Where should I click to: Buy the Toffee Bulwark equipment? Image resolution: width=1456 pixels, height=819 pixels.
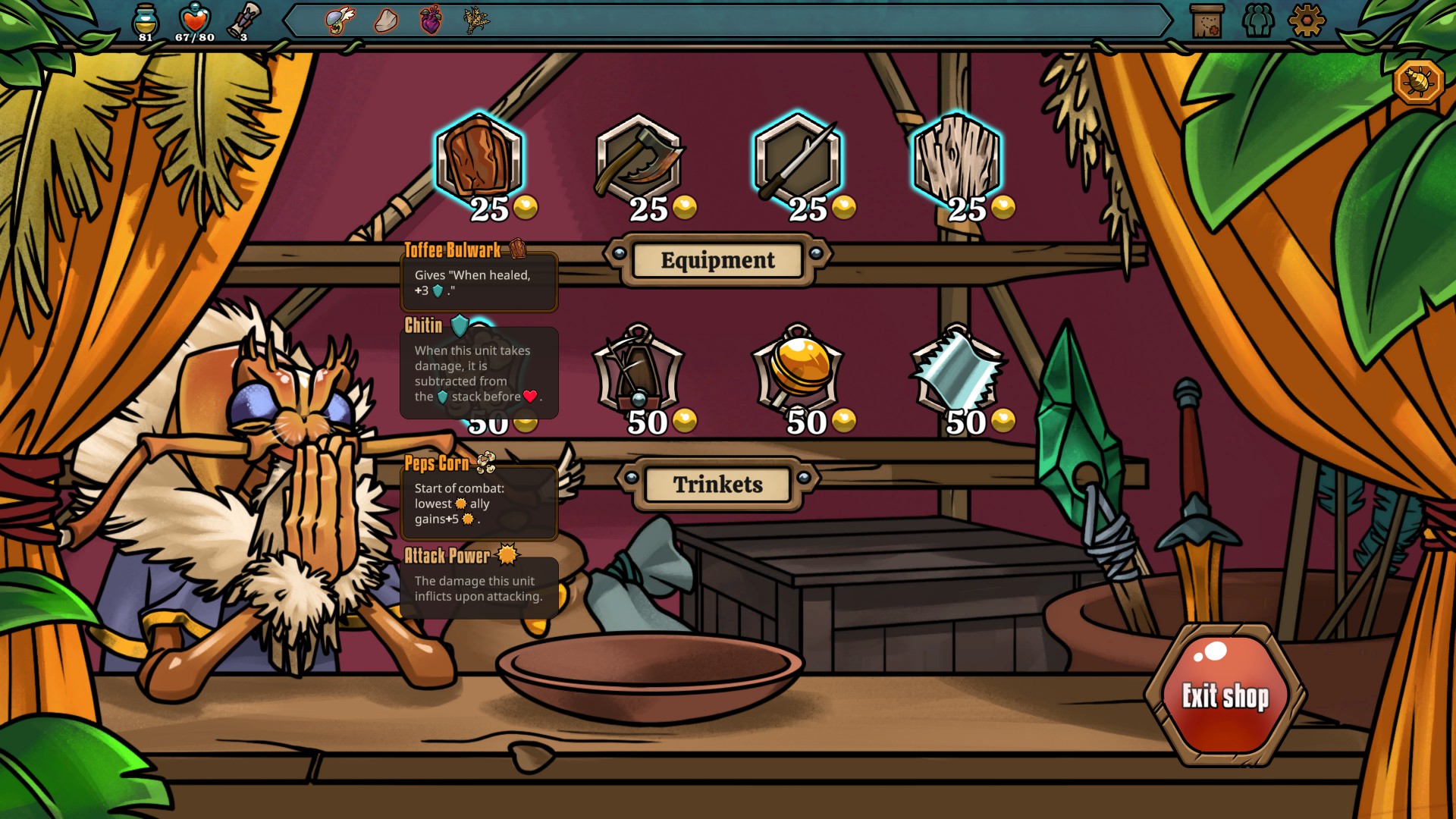(x=479, y=159)
